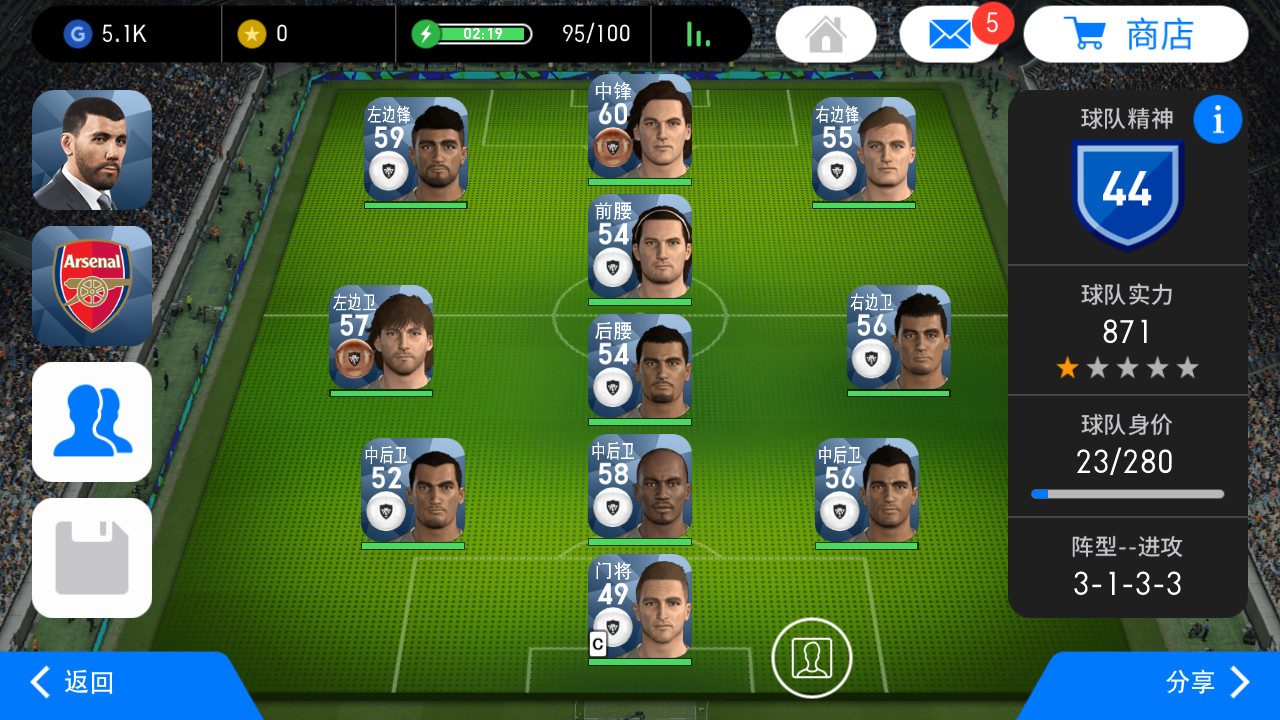Select the 右边锋 right winger card
1280x720 pixels.
[864, 150]
